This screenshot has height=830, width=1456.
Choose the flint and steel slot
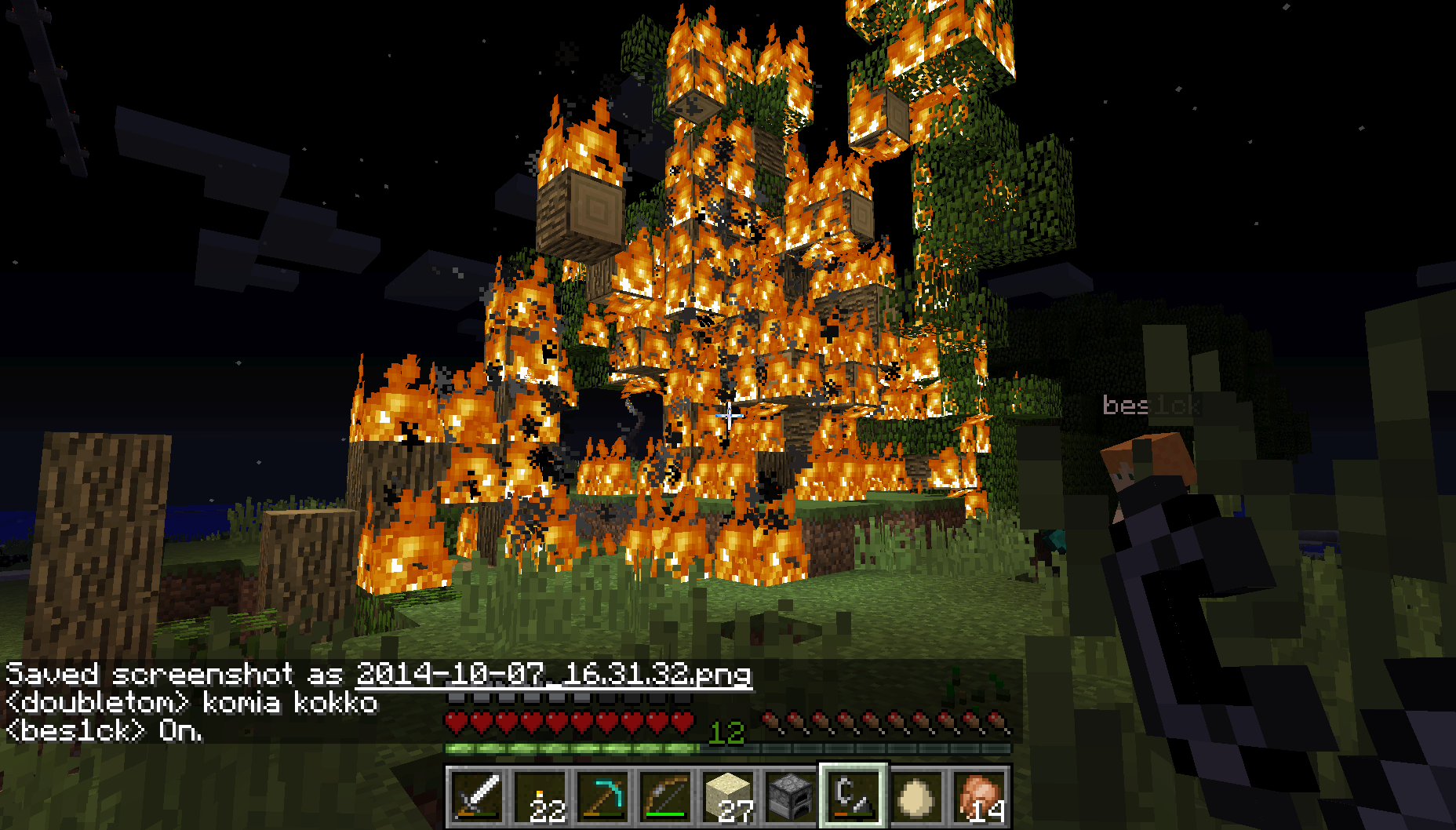pyautogui.click(x=854, y=796)
